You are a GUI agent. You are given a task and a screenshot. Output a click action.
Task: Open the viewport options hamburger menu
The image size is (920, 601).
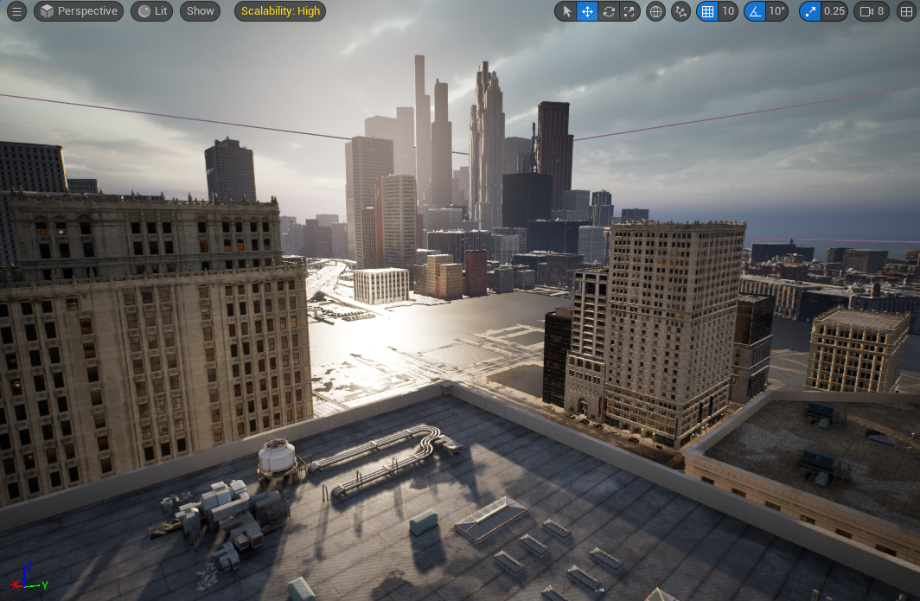(x=17, y=11)
